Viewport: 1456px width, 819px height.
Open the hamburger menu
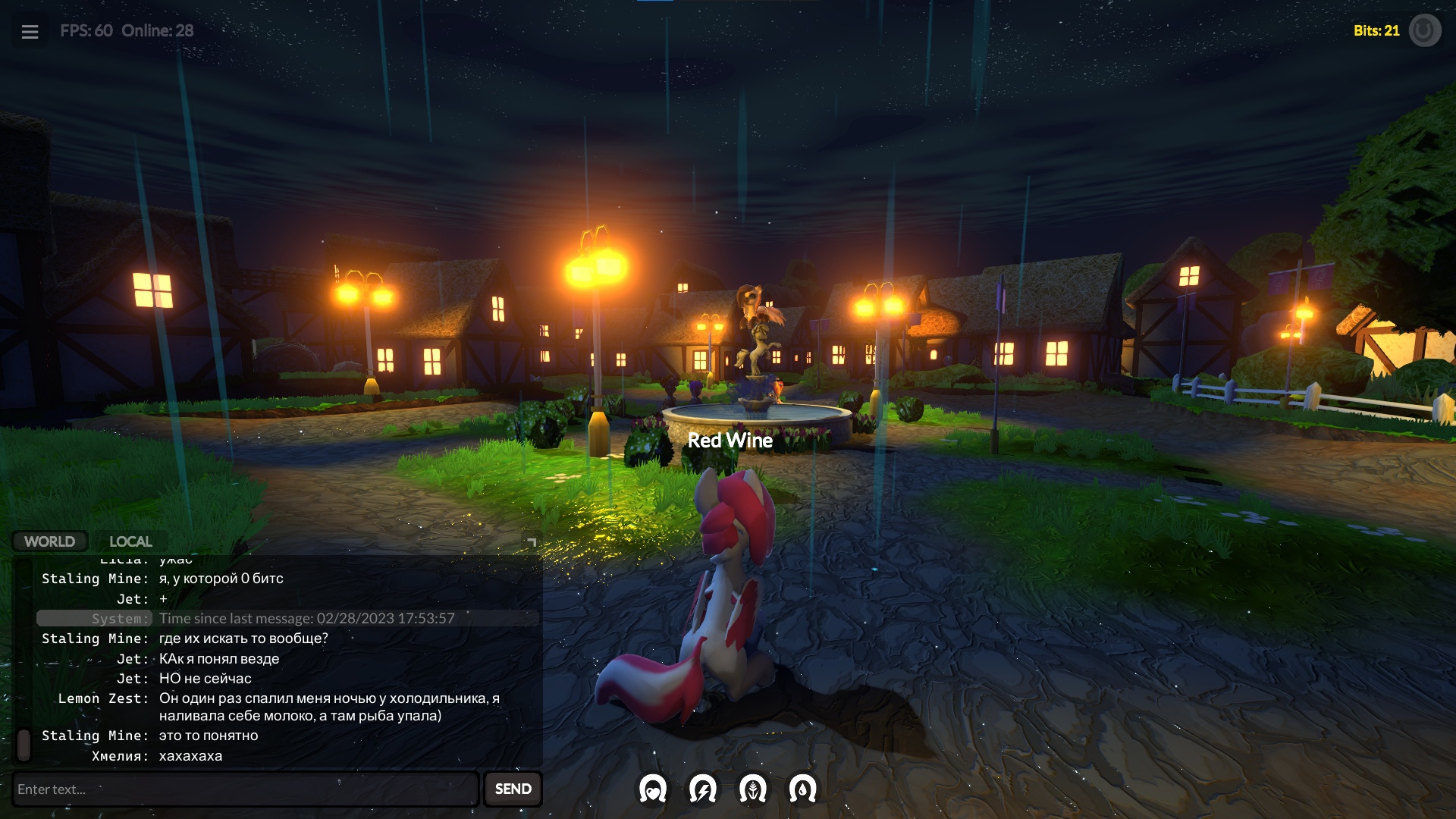pyautogui.click(x=30, y=32)
